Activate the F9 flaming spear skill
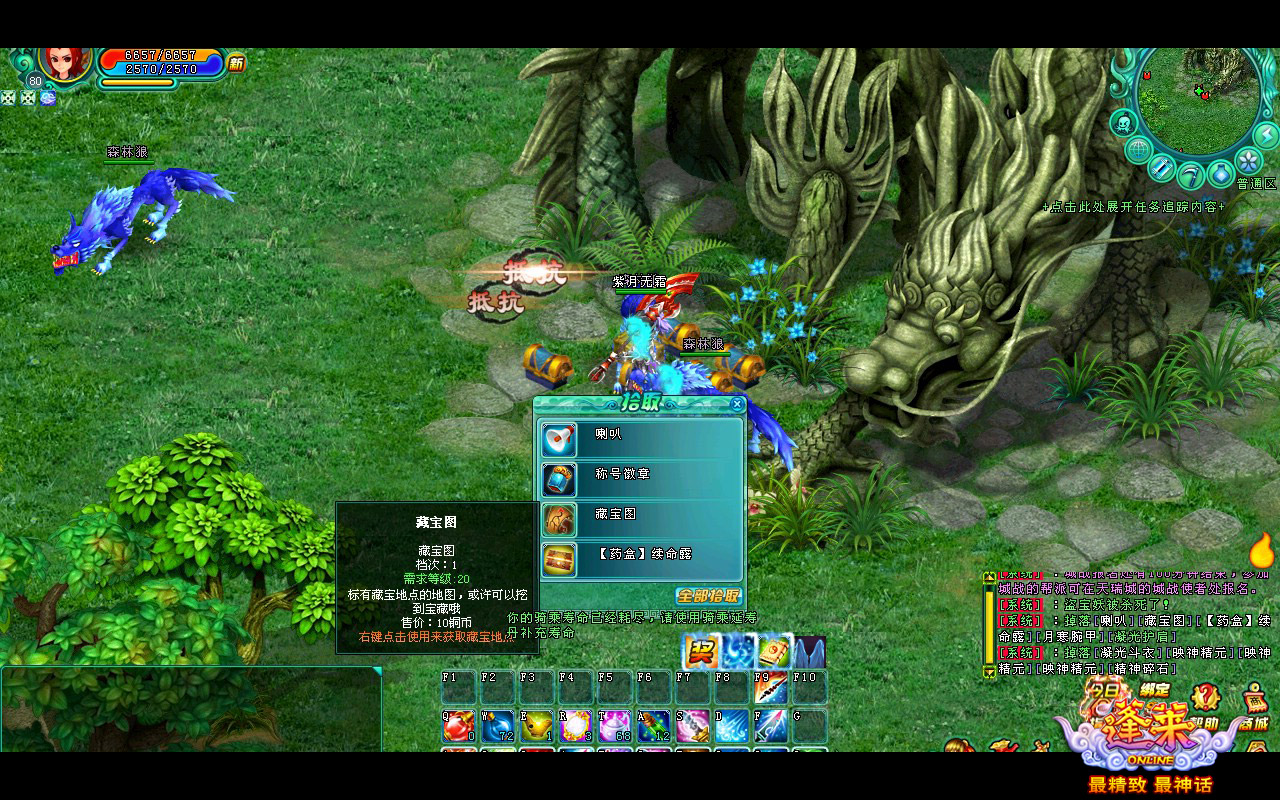Image resolution: width=1280 pixels, height=800 pixels. [x=770, y=687]
